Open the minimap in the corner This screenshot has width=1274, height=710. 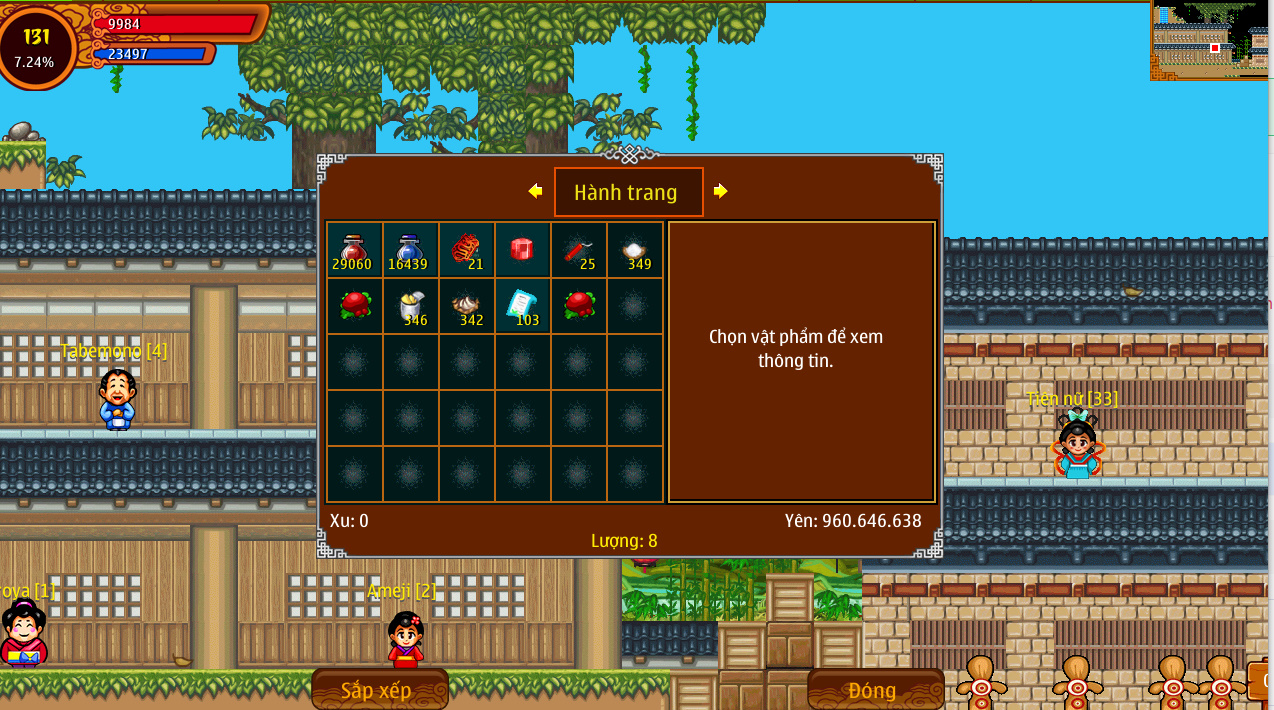point(1210,40)
